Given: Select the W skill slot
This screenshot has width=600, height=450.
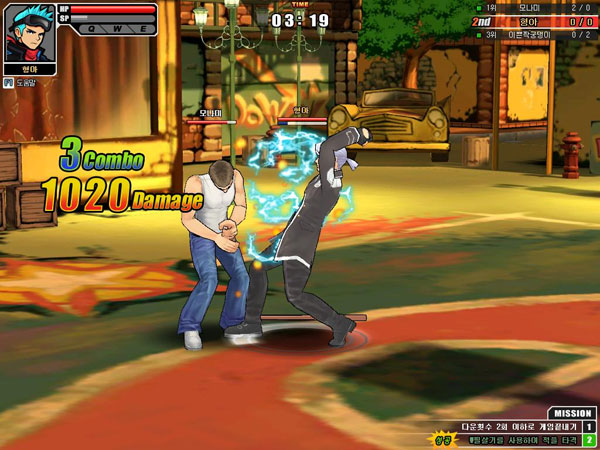Looking at the screenshot, I should [117, 29].
